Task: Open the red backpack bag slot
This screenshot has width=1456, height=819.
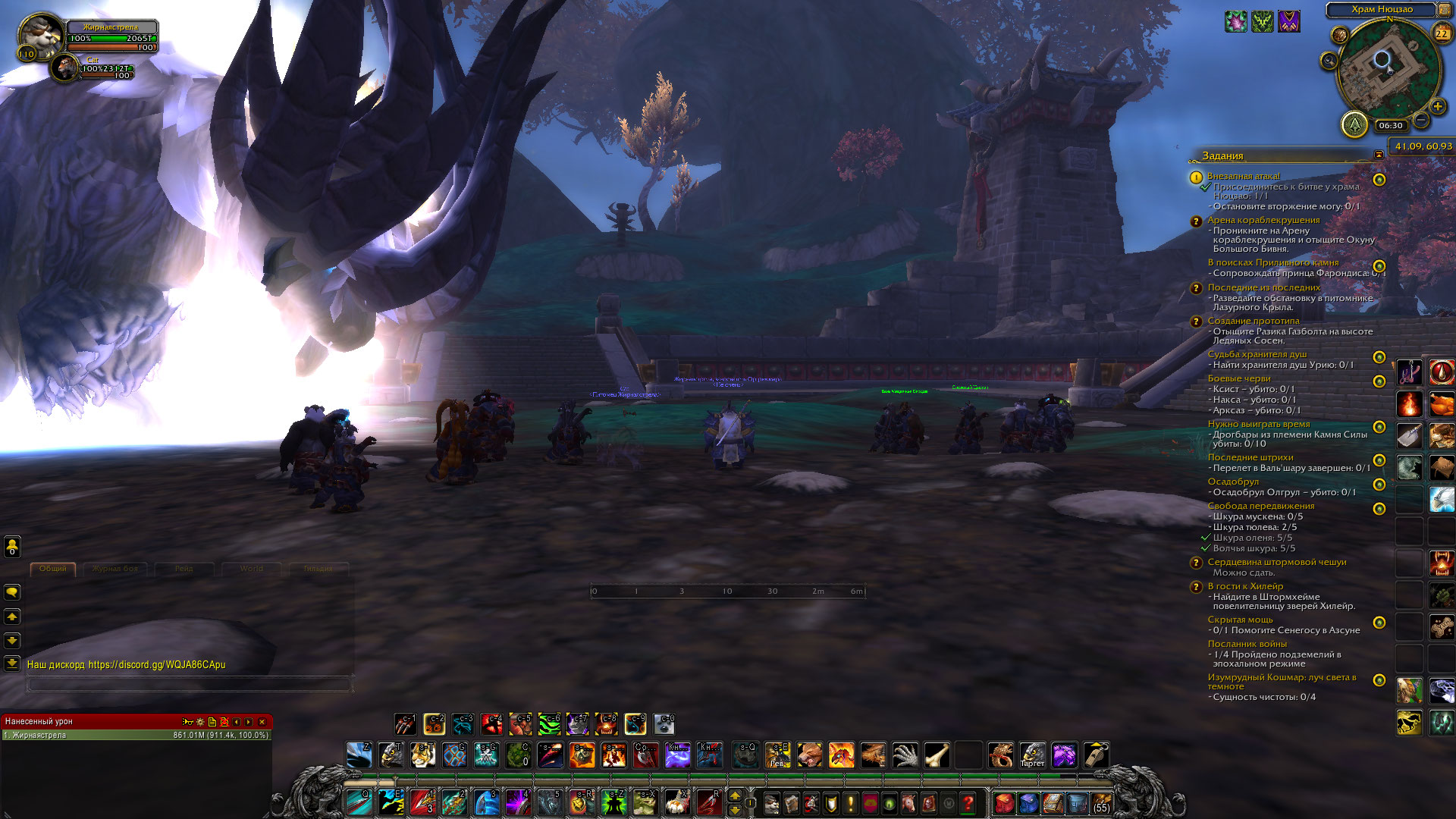Action: click(x=1004, y=803)
